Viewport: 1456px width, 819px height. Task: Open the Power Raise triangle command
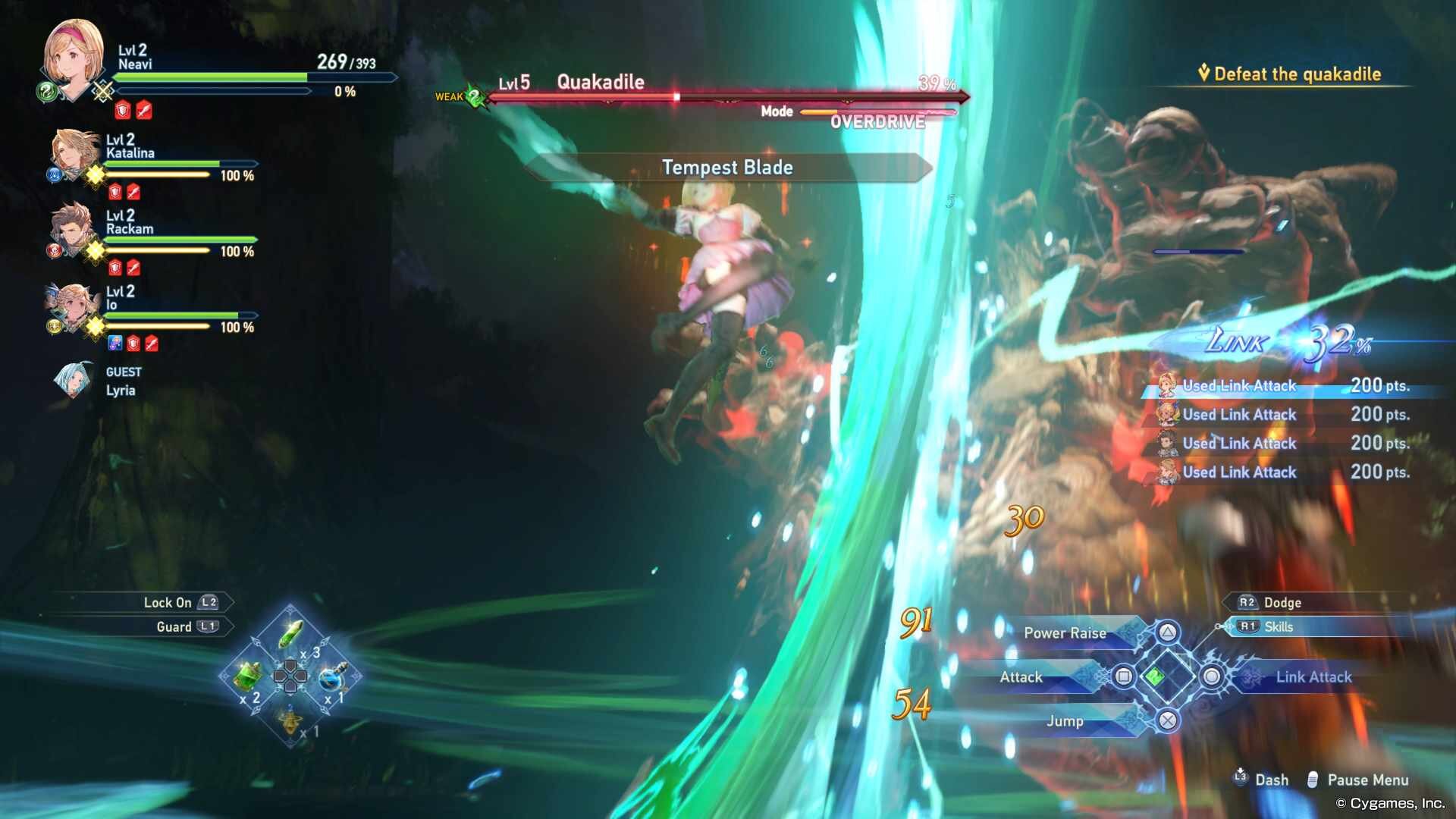pyautogui.click(x=1065, y=632)
